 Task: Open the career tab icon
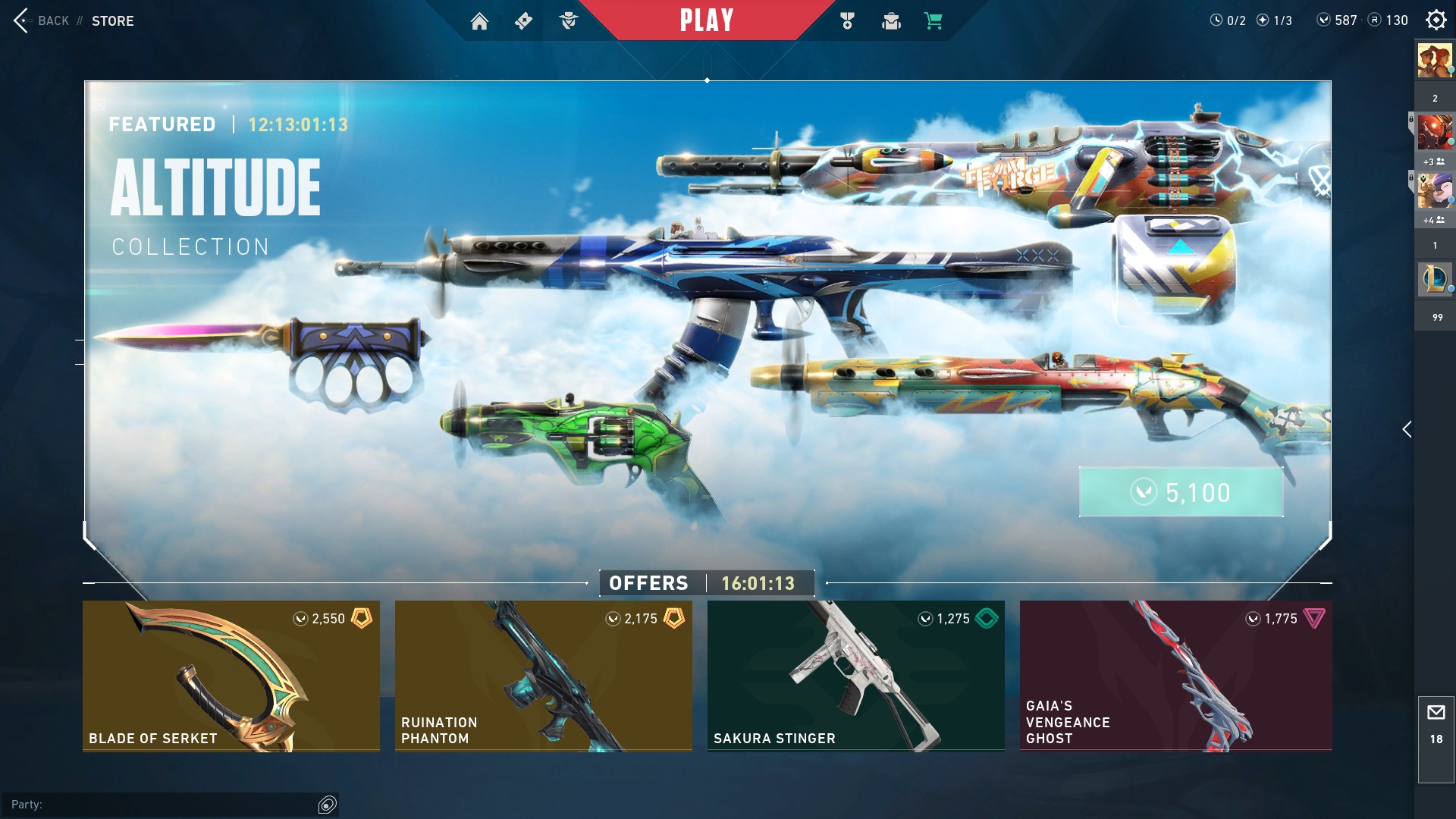891,21
